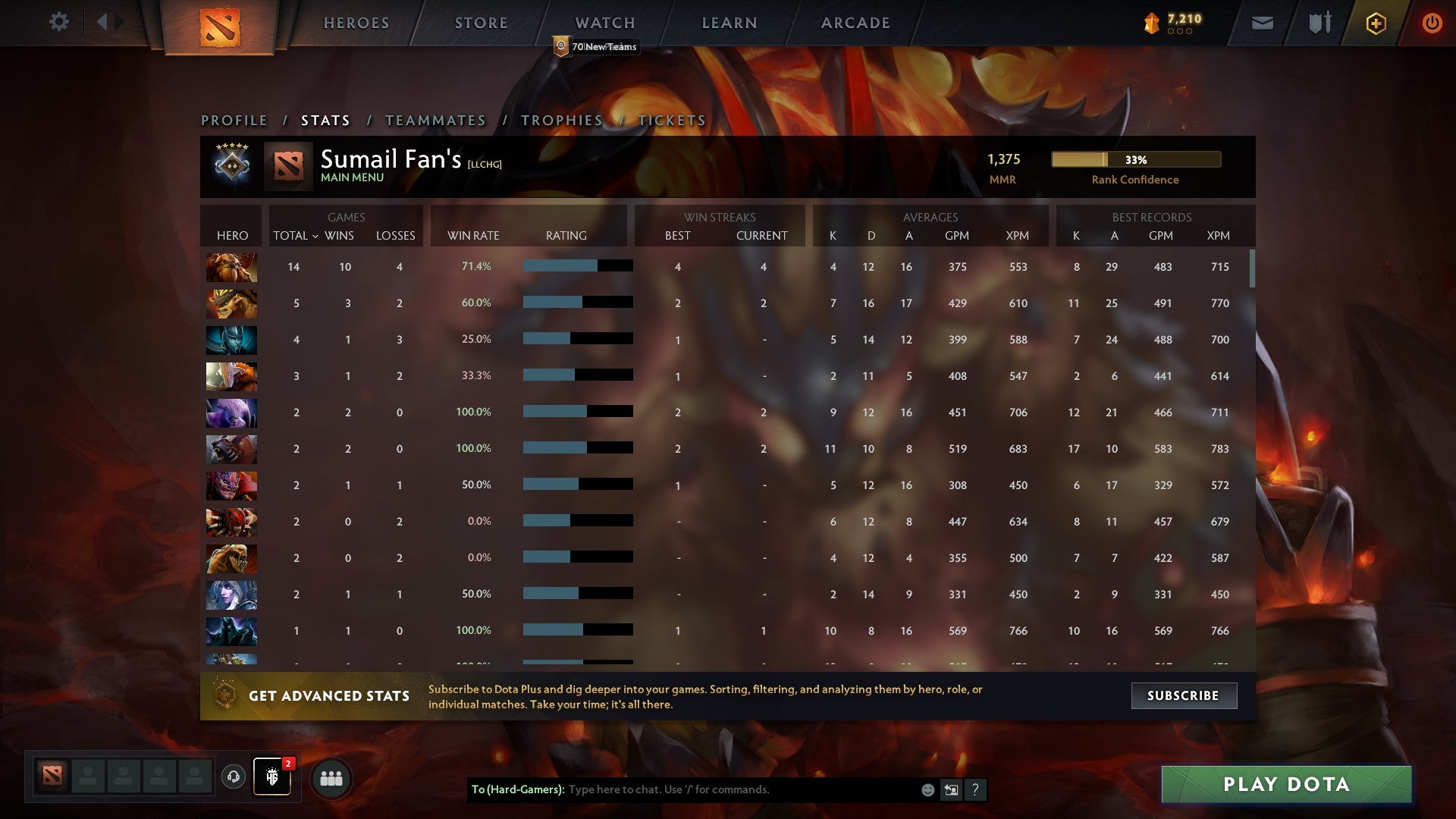Open the friends list icon

(x=332, y=777)
